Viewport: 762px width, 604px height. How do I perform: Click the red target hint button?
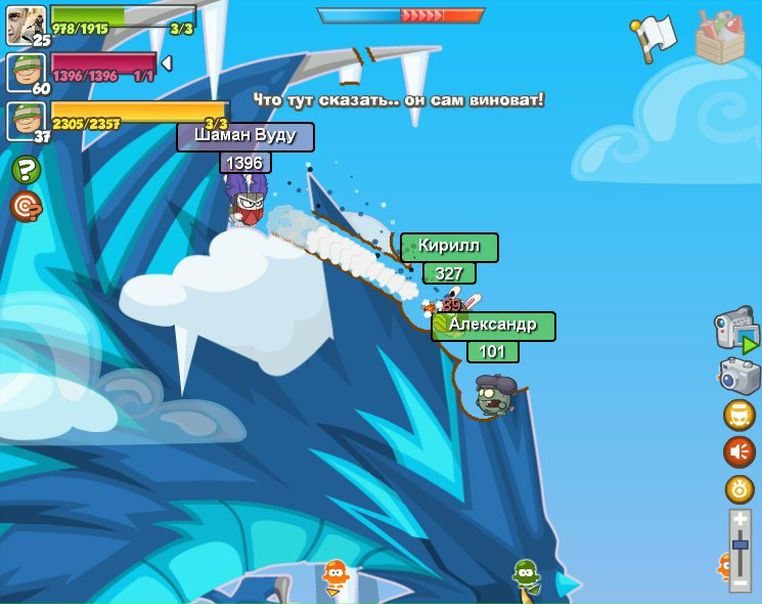pos(25,205)
